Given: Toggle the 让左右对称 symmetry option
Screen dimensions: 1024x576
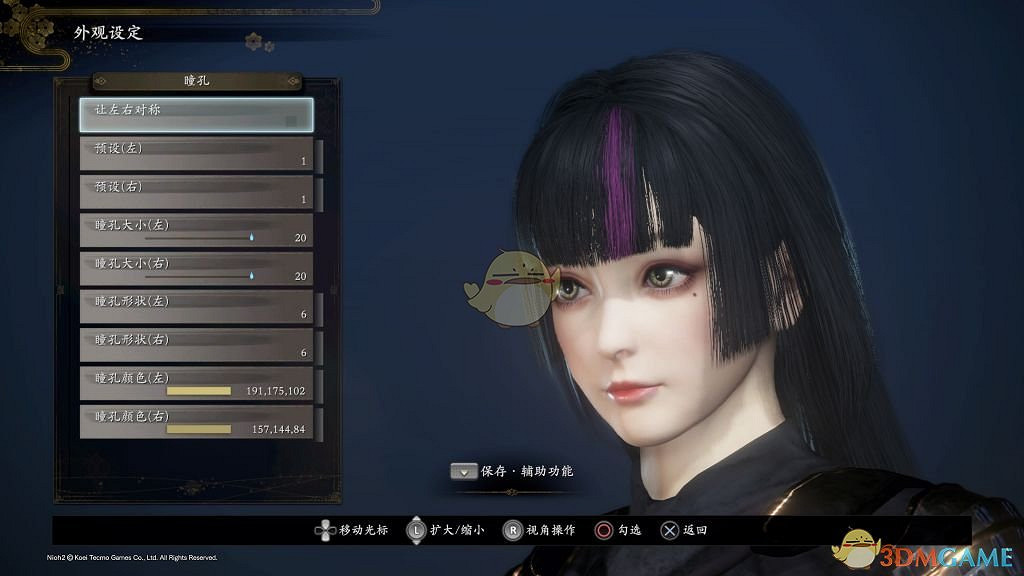Looking at the screenshot, I should click(x=196, y=114).
